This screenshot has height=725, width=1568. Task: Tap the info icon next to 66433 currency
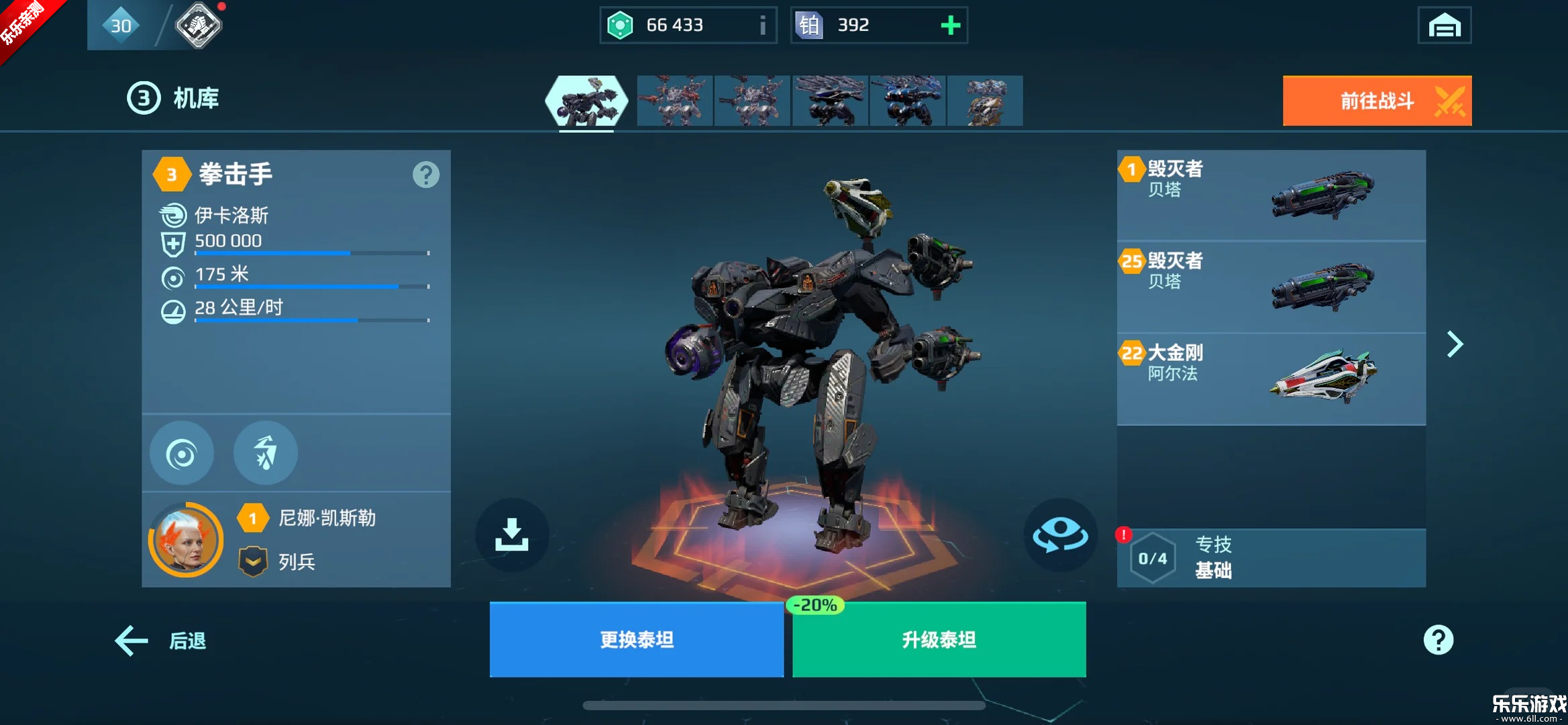[762, 26]
